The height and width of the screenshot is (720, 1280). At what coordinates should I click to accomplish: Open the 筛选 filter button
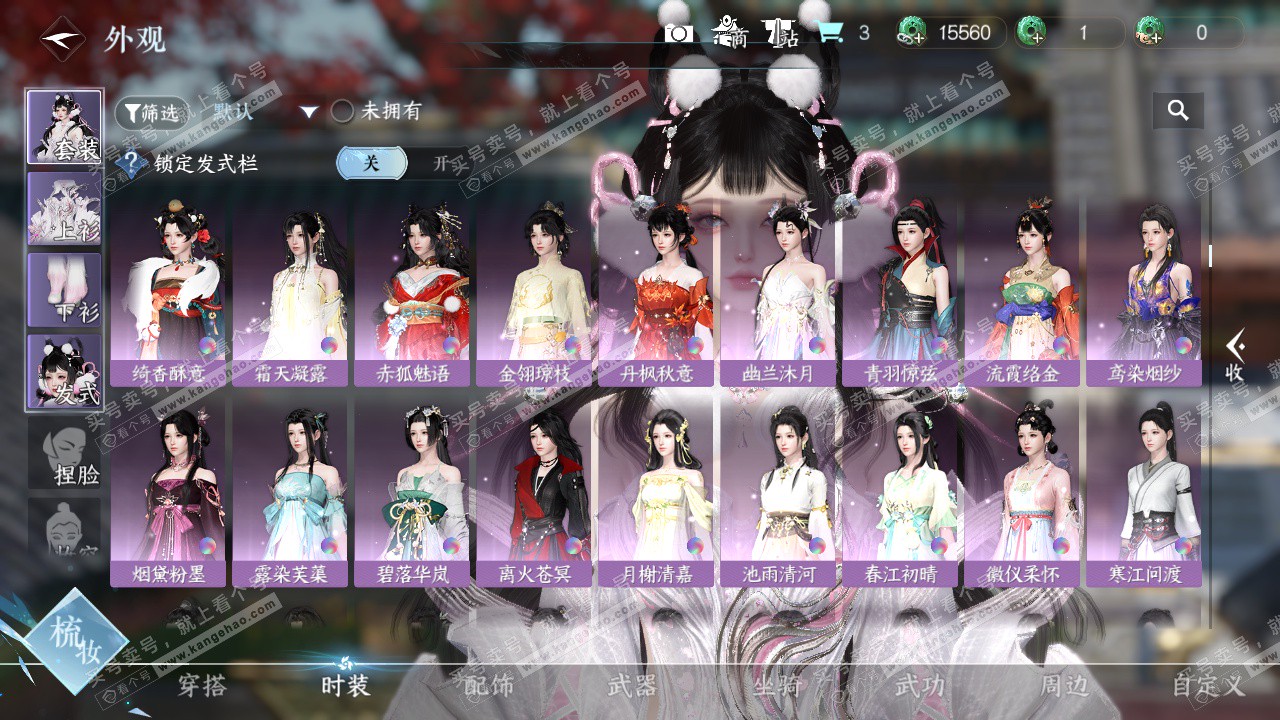click(x=151, y=113)
